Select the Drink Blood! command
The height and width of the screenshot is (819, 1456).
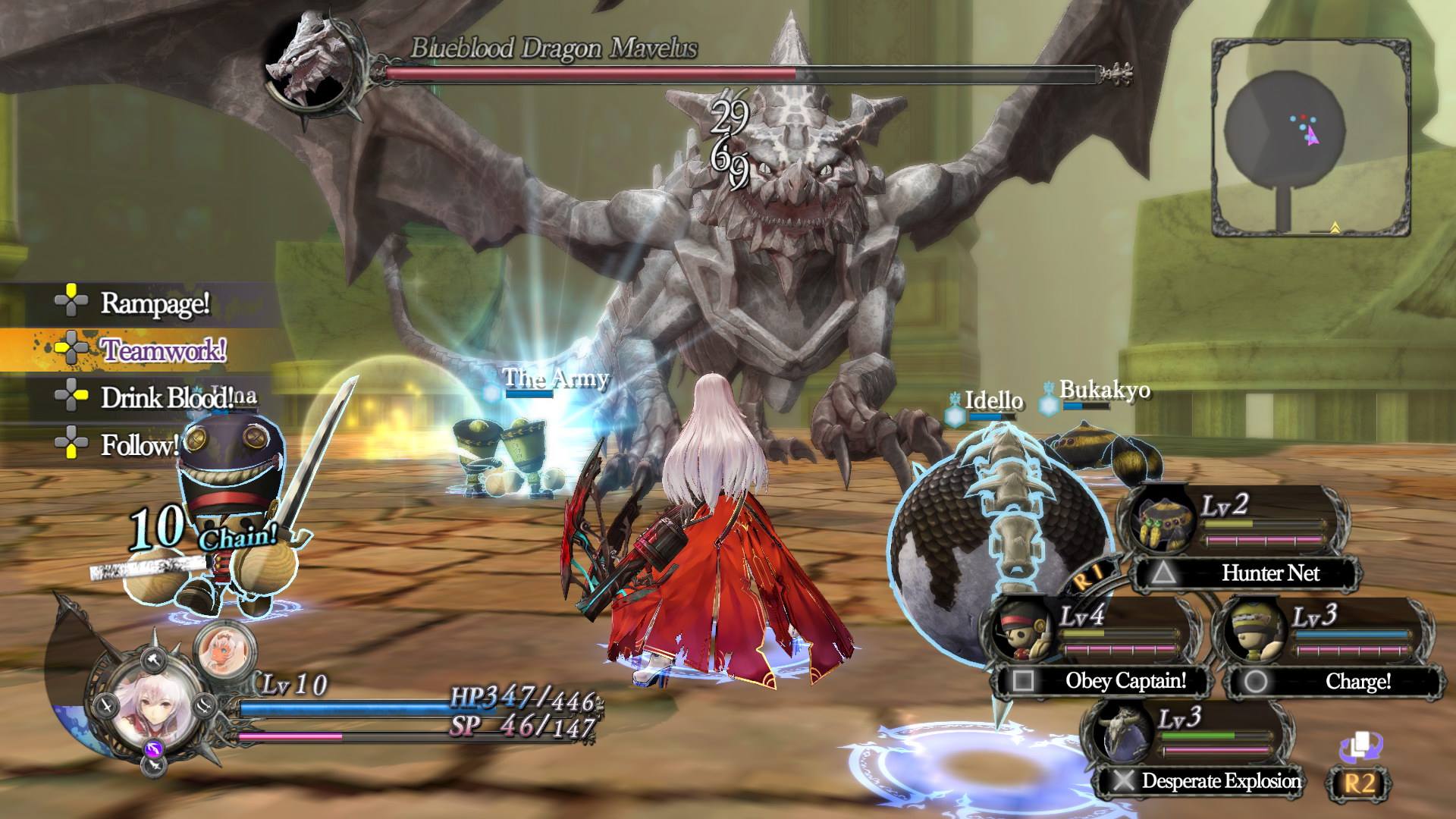(x=165, y=397)
